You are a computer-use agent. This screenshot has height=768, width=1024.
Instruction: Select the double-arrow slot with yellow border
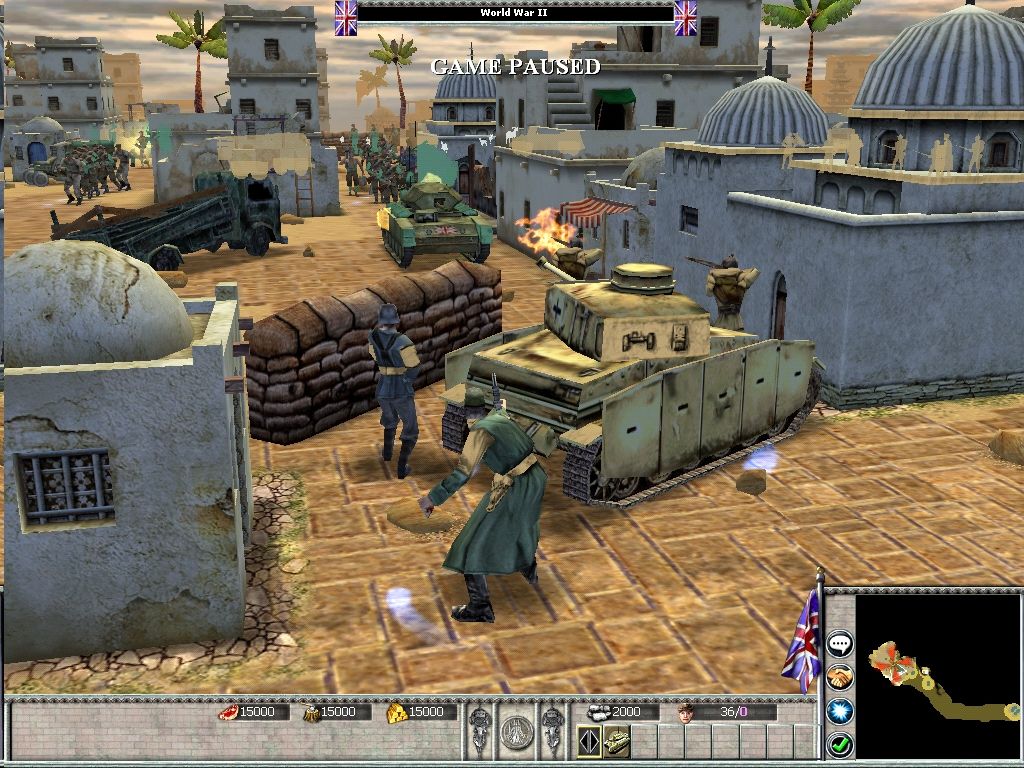click(590, 742)
